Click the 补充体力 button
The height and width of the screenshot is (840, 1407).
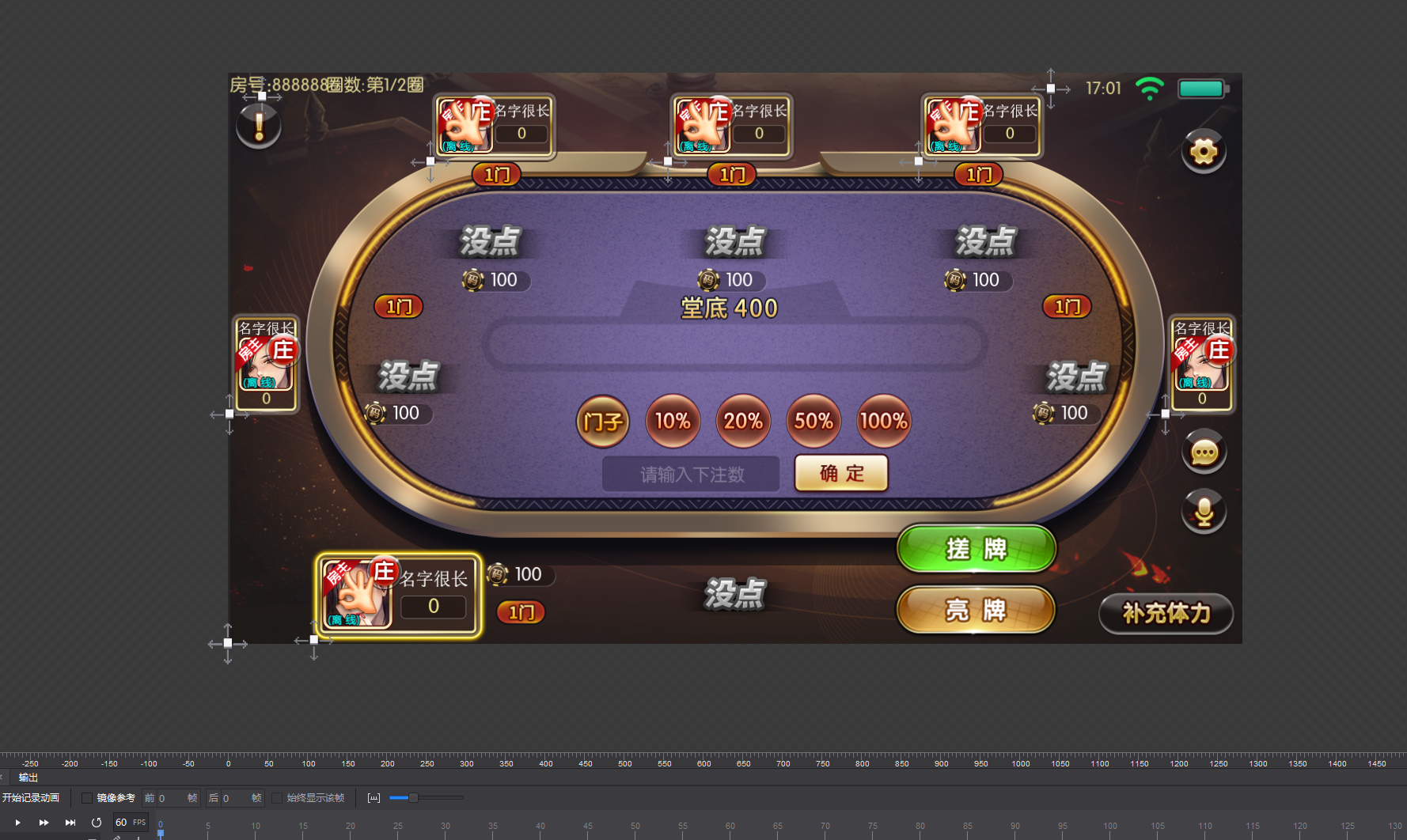pos(1166,614)
